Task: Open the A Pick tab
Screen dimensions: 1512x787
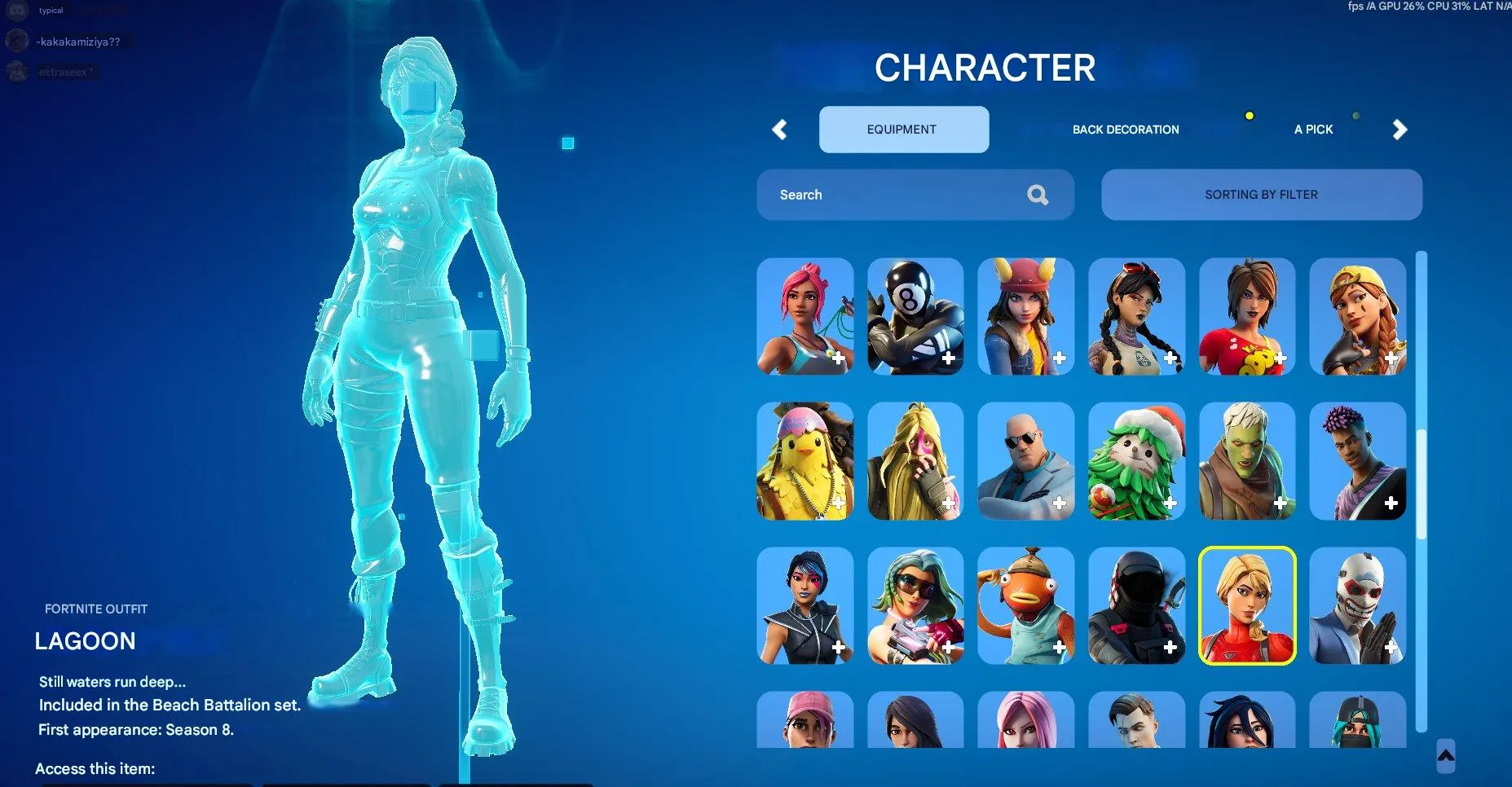Action: click(x=1313, y=129)
